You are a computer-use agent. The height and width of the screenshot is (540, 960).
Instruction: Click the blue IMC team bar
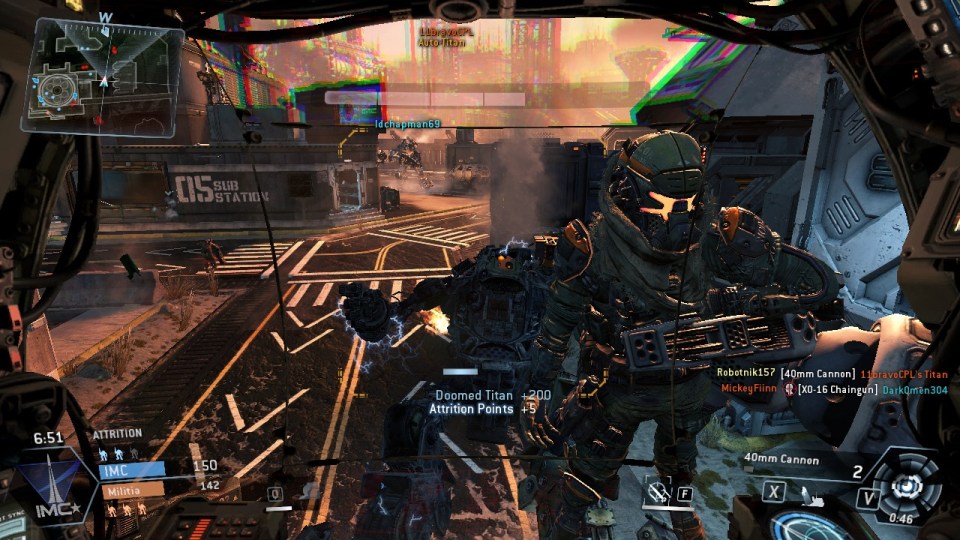[132, 469]
